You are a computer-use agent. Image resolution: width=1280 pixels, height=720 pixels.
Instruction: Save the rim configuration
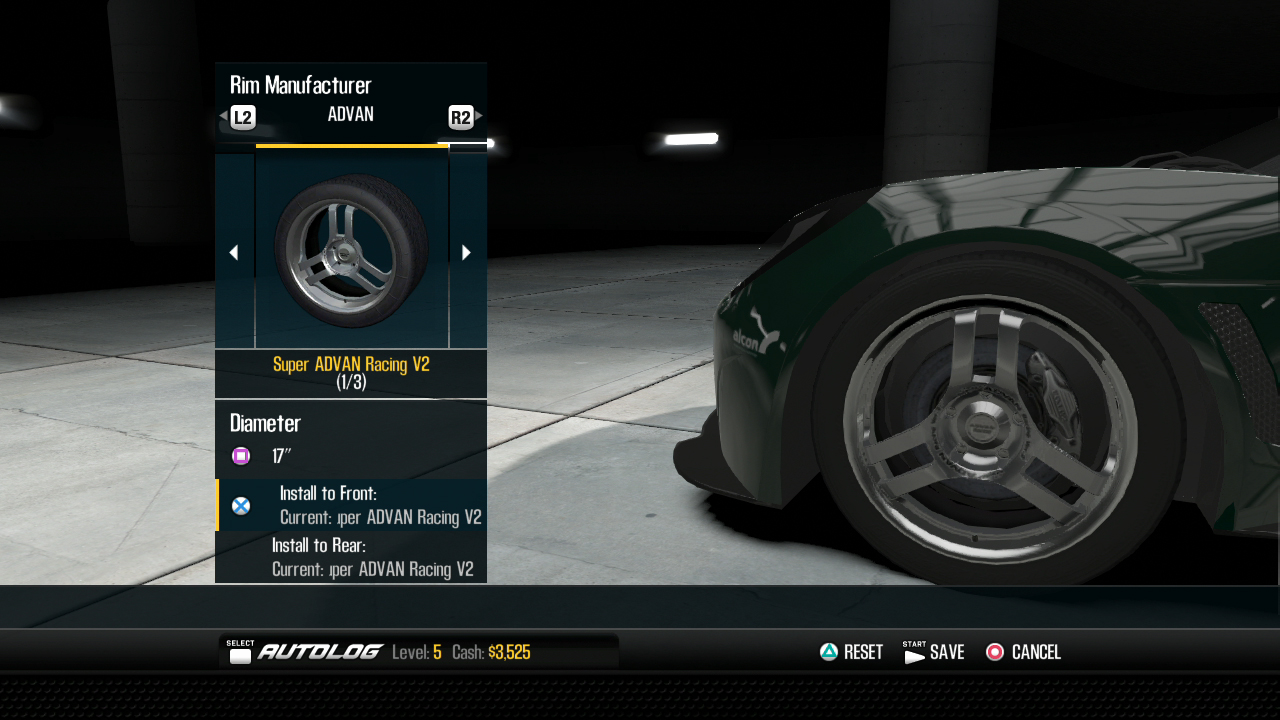click(x=933, y=652)
